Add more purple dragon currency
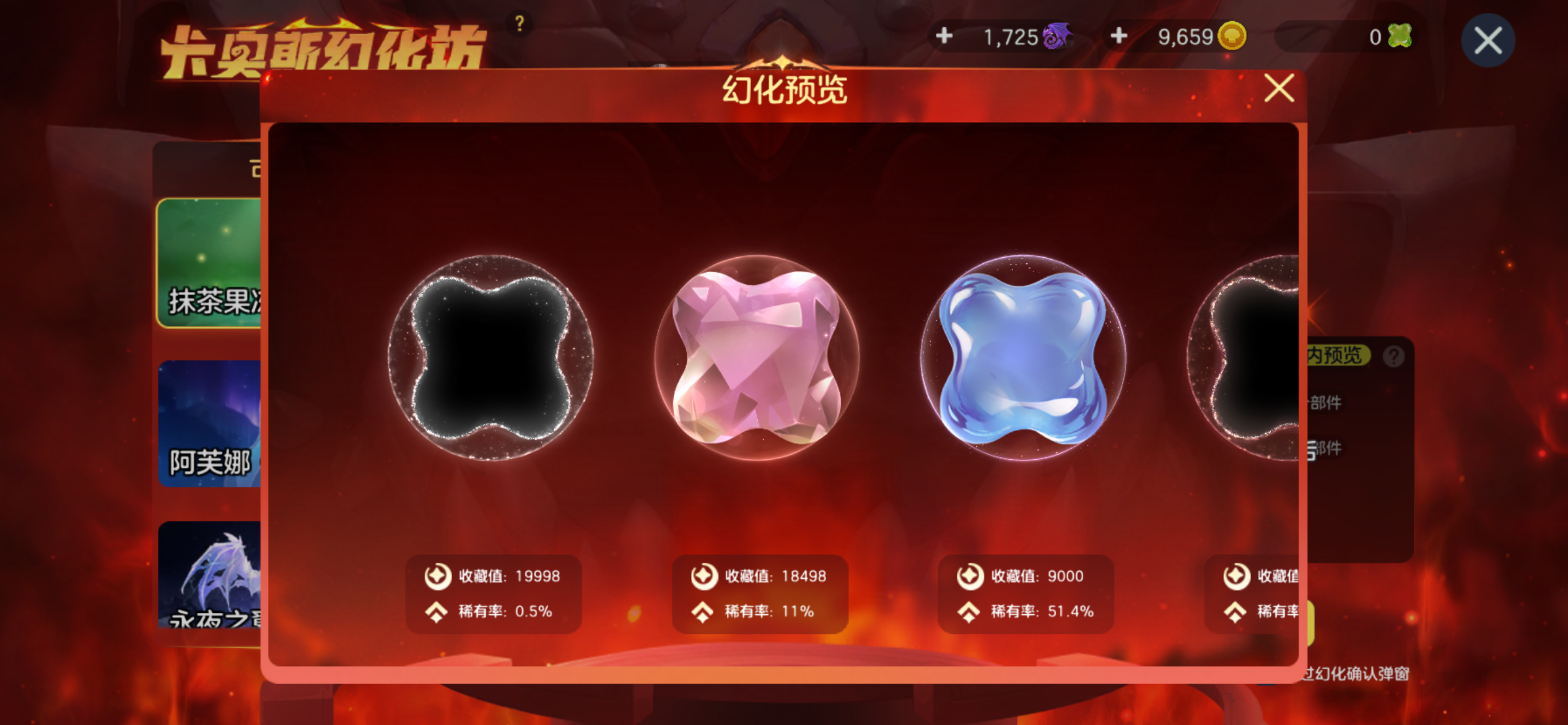Screen dimensions: 1568x725 pos(944,36)
